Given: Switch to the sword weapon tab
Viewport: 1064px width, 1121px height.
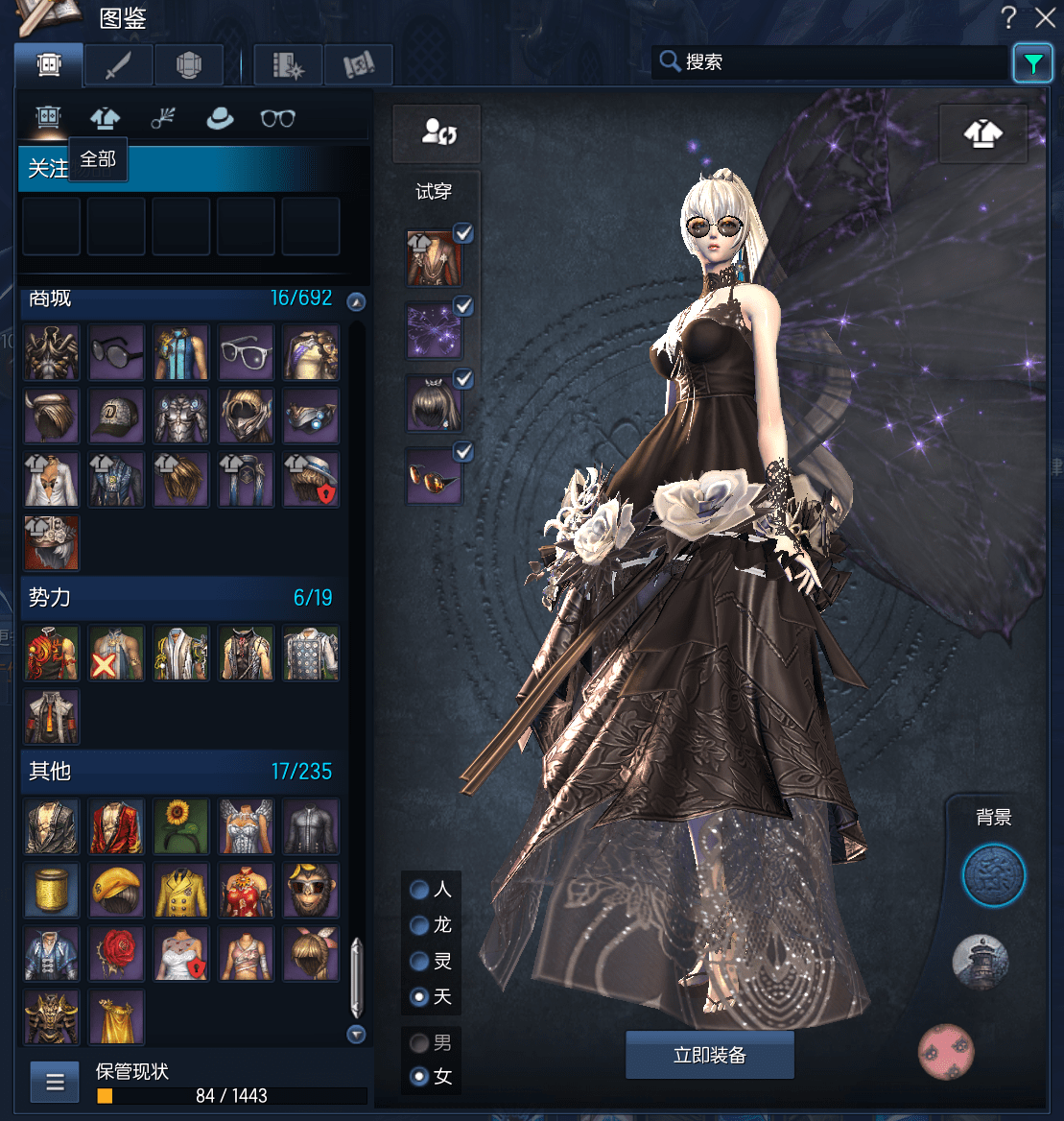Looking at the screenshot, I should click(x=118, y=65).
